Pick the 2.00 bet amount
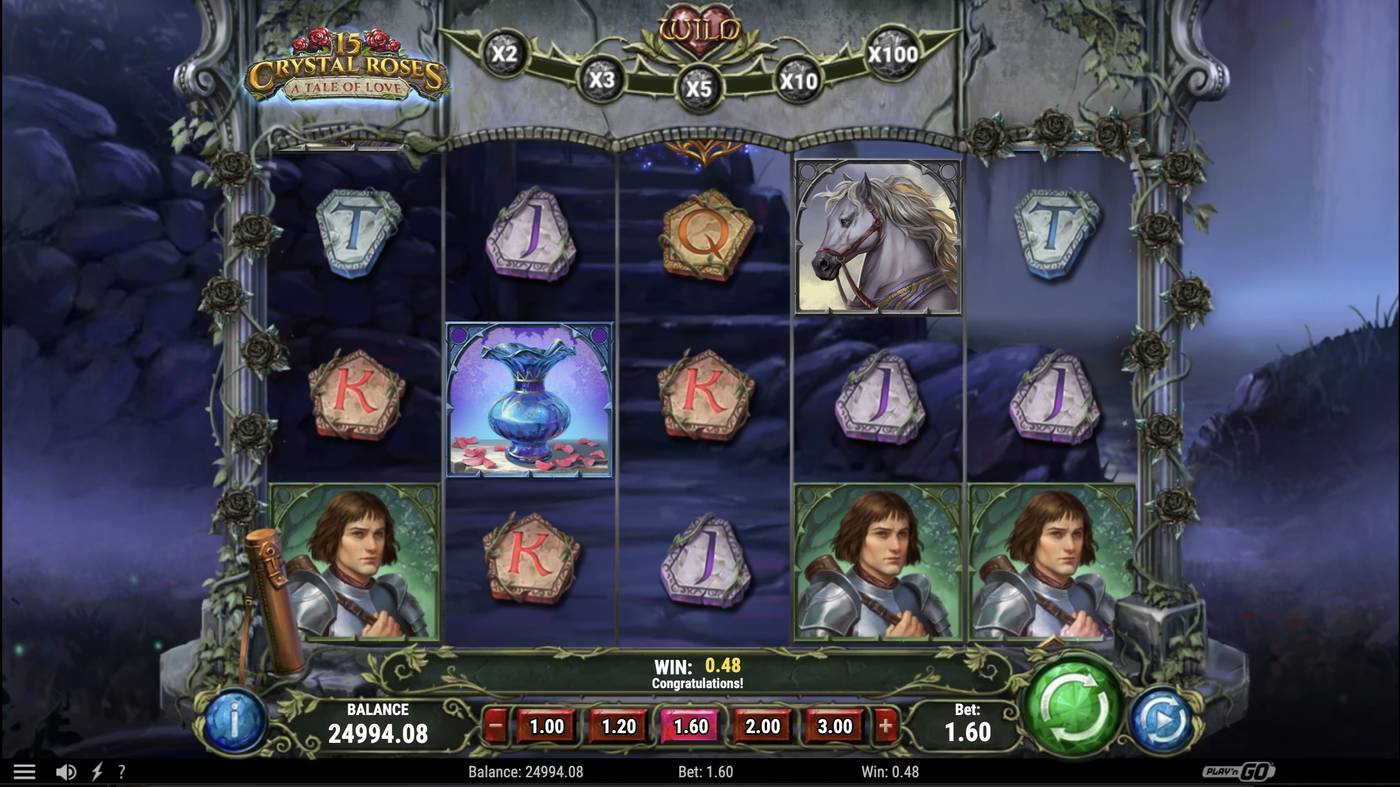 pos(762,727)
